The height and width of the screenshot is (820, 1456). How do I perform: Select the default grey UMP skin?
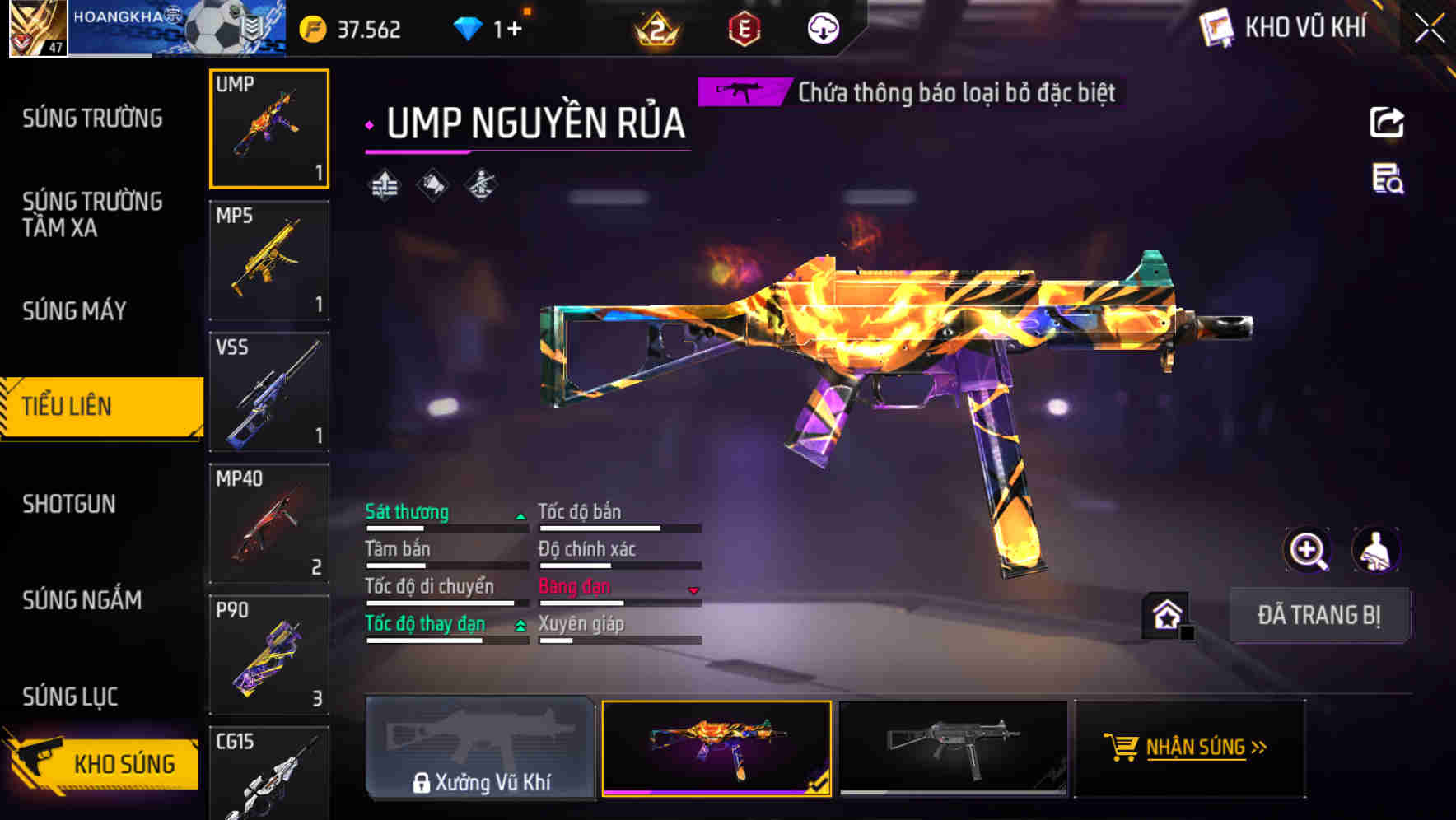953,748
